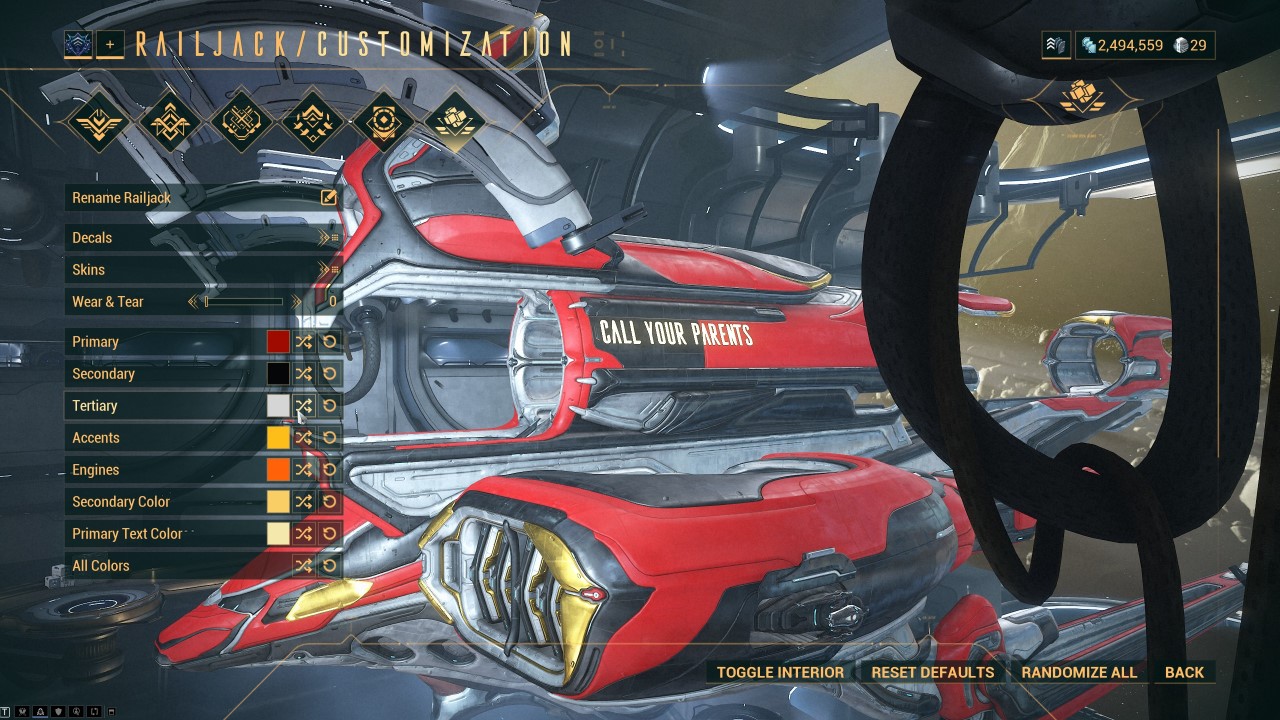Open the Wear & Tear control arrows
This screenshot has height=720, width=1280.
pos(296,301)
